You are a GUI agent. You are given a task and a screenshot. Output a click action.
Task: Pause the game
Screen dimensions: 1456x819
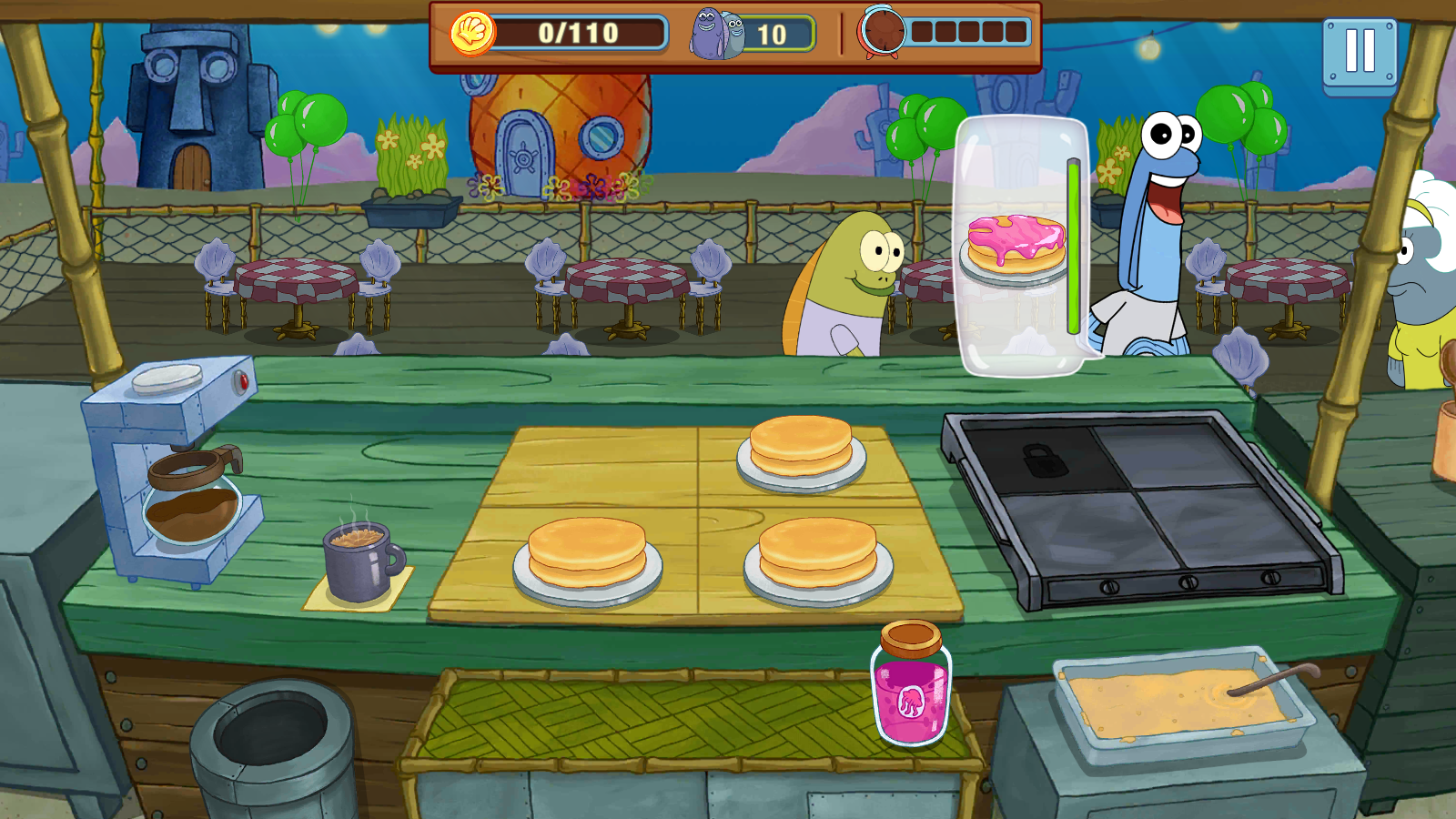pyautogui.click(x=1360, y=55)
